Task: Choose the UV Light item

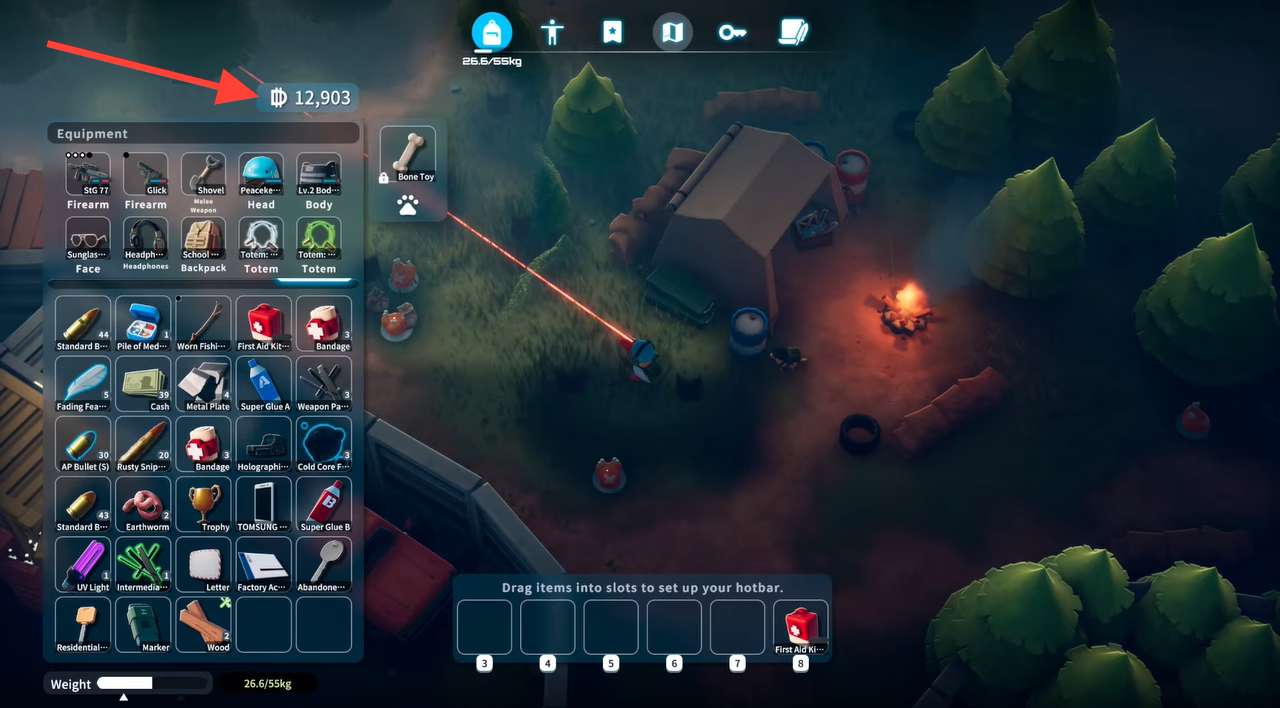Action: (83, 564)
